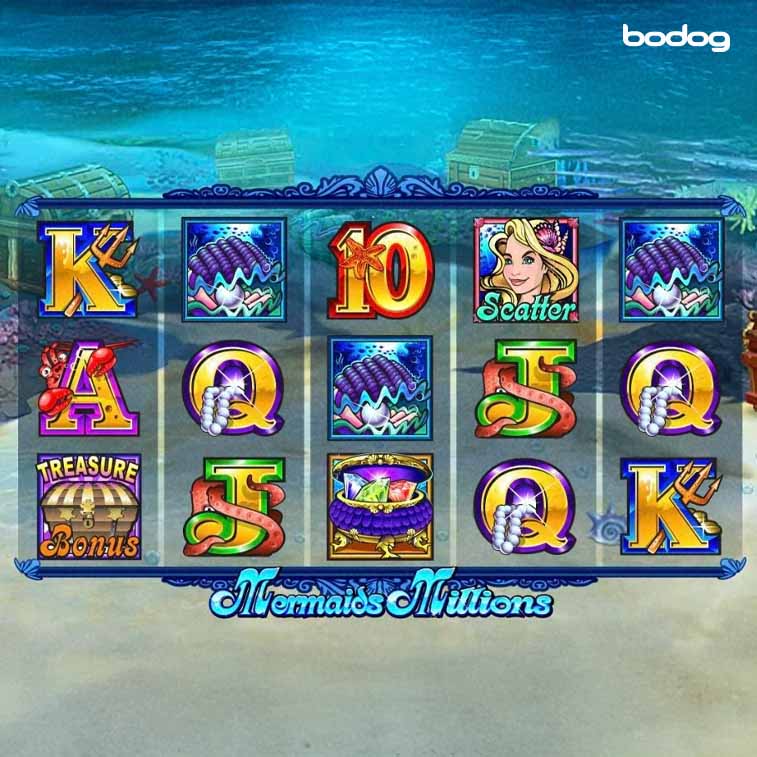Select the purple jewel box symbol
This screenshot has height=757, width=757.
point(380,506)
